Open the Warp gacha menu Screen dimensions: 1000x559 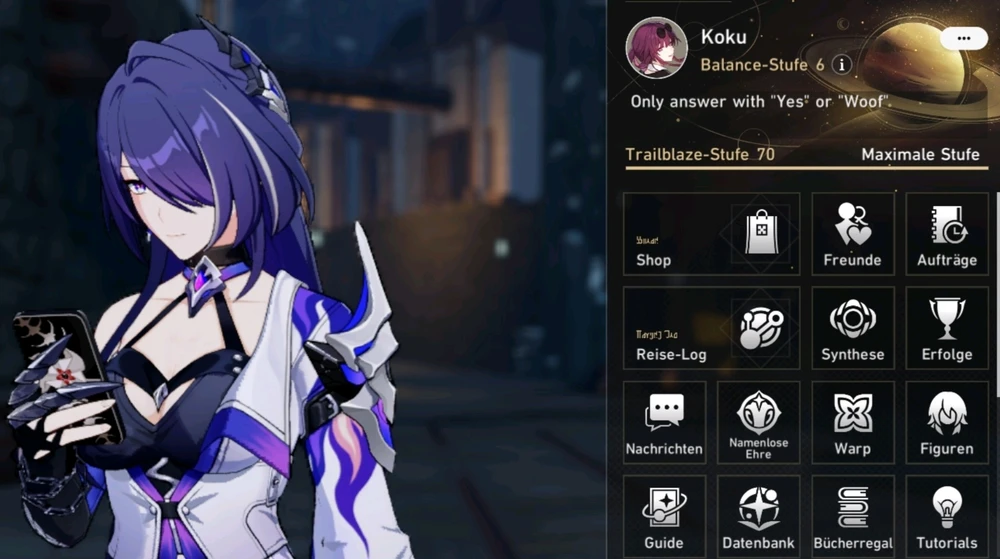click(x=852, y=422)
